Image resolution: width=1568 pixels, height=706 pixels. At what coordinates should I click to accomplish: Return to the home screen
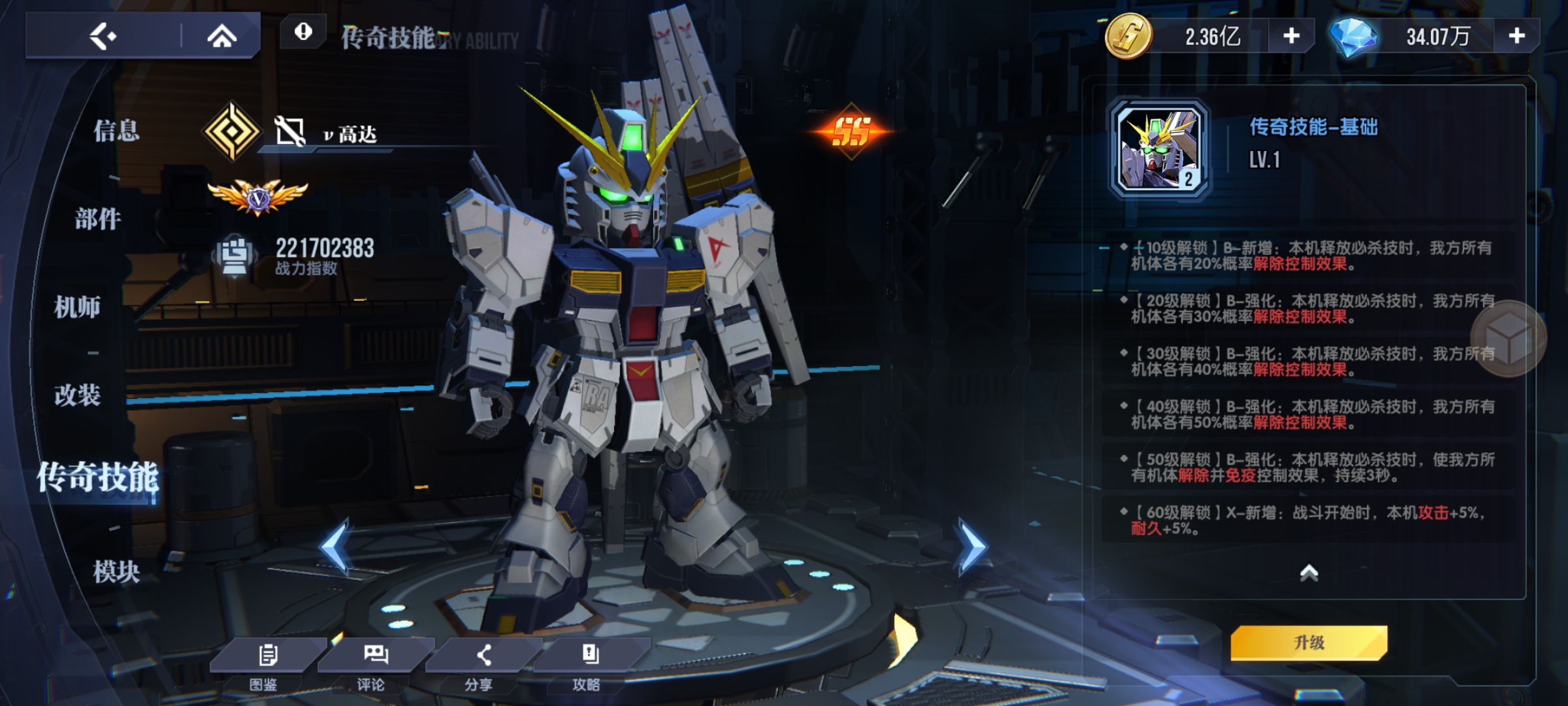pos(221,36)
